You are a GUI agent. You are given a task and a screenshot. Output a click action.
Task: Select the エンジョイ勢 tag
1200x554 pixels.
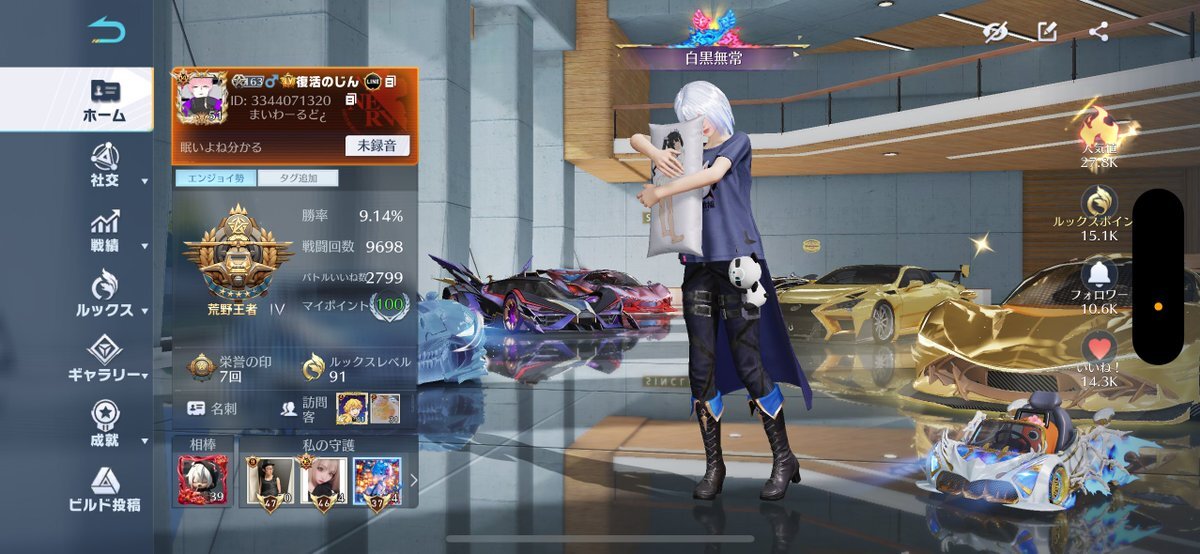[x=215, y=178]
